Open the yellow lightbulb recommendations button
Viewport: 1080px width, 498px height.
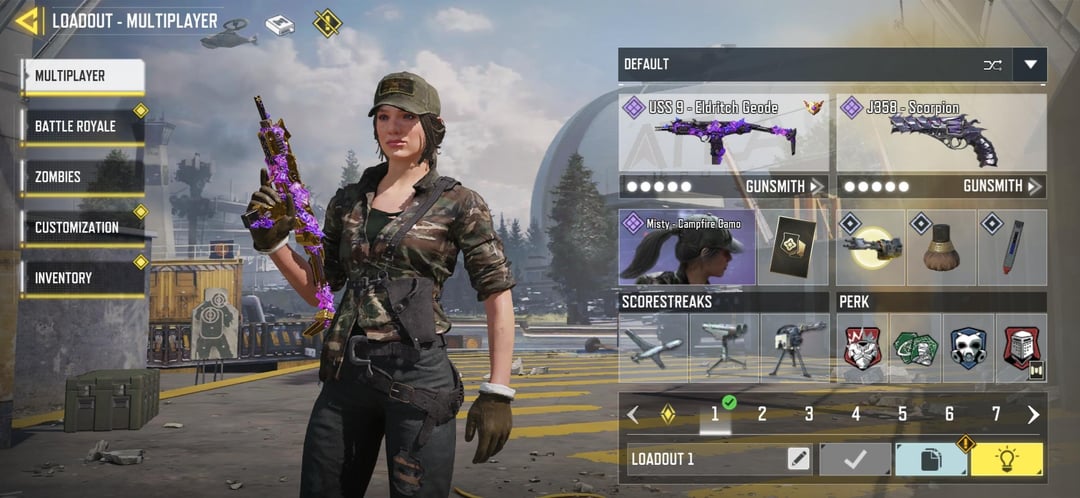click(x=1006, y=459)
